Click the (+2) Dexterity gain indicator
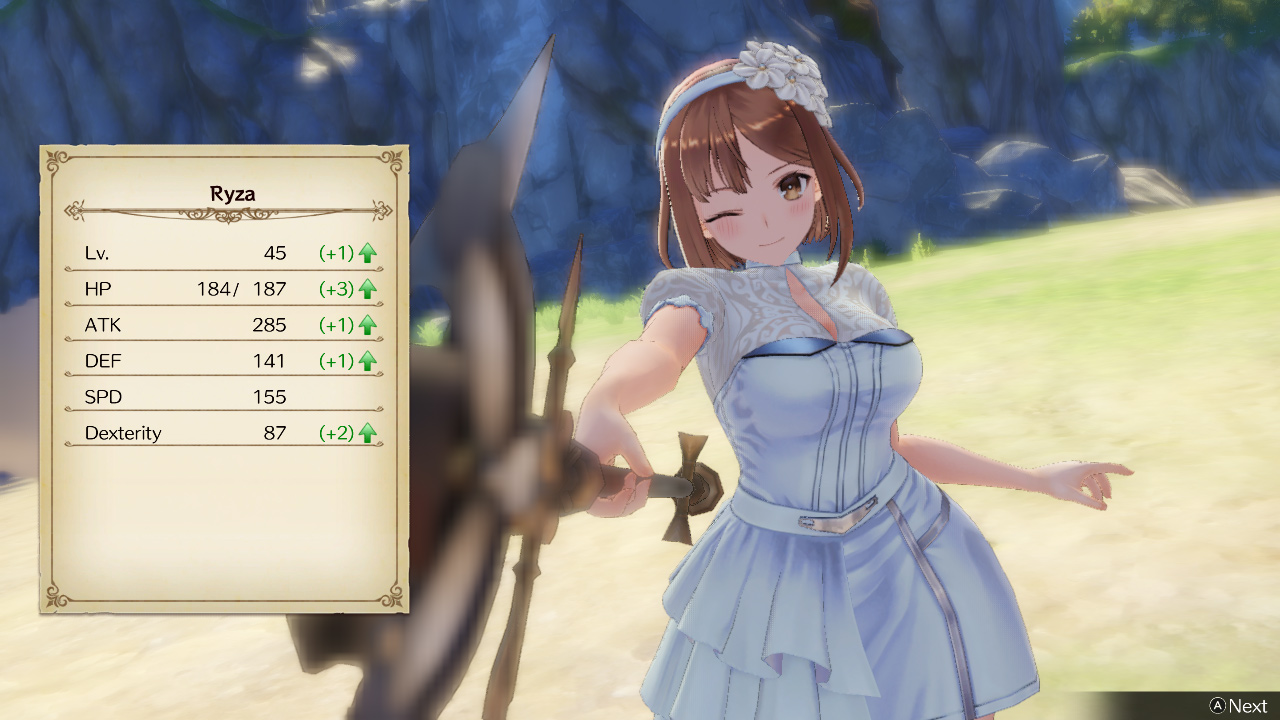The width and height of the screenshot is (1280, 720). (336, 433)
